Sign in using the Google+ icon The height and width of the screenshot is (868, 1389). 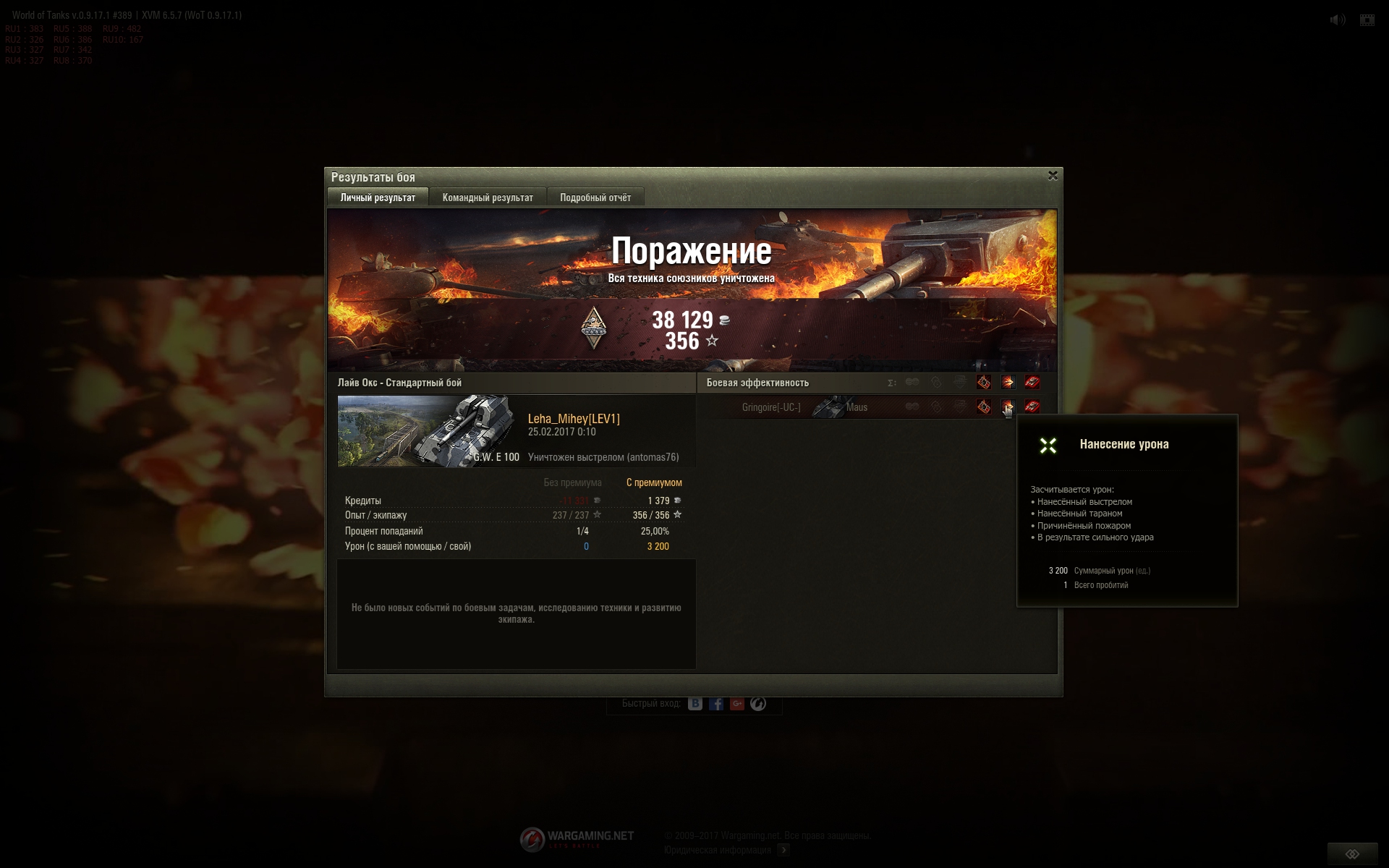[737, 704]
